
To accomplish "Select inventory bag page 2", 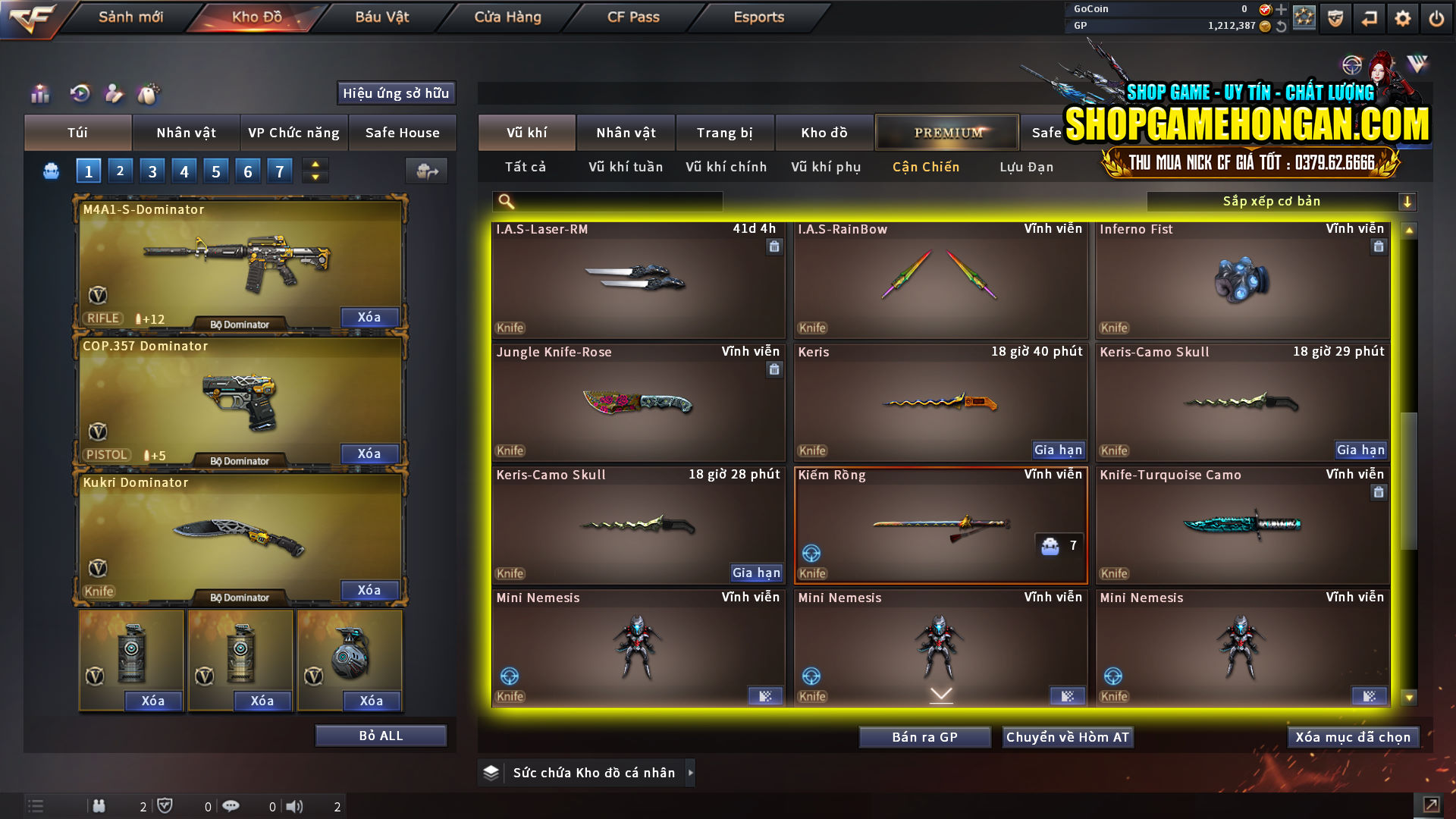I will (x=120, y=171).
